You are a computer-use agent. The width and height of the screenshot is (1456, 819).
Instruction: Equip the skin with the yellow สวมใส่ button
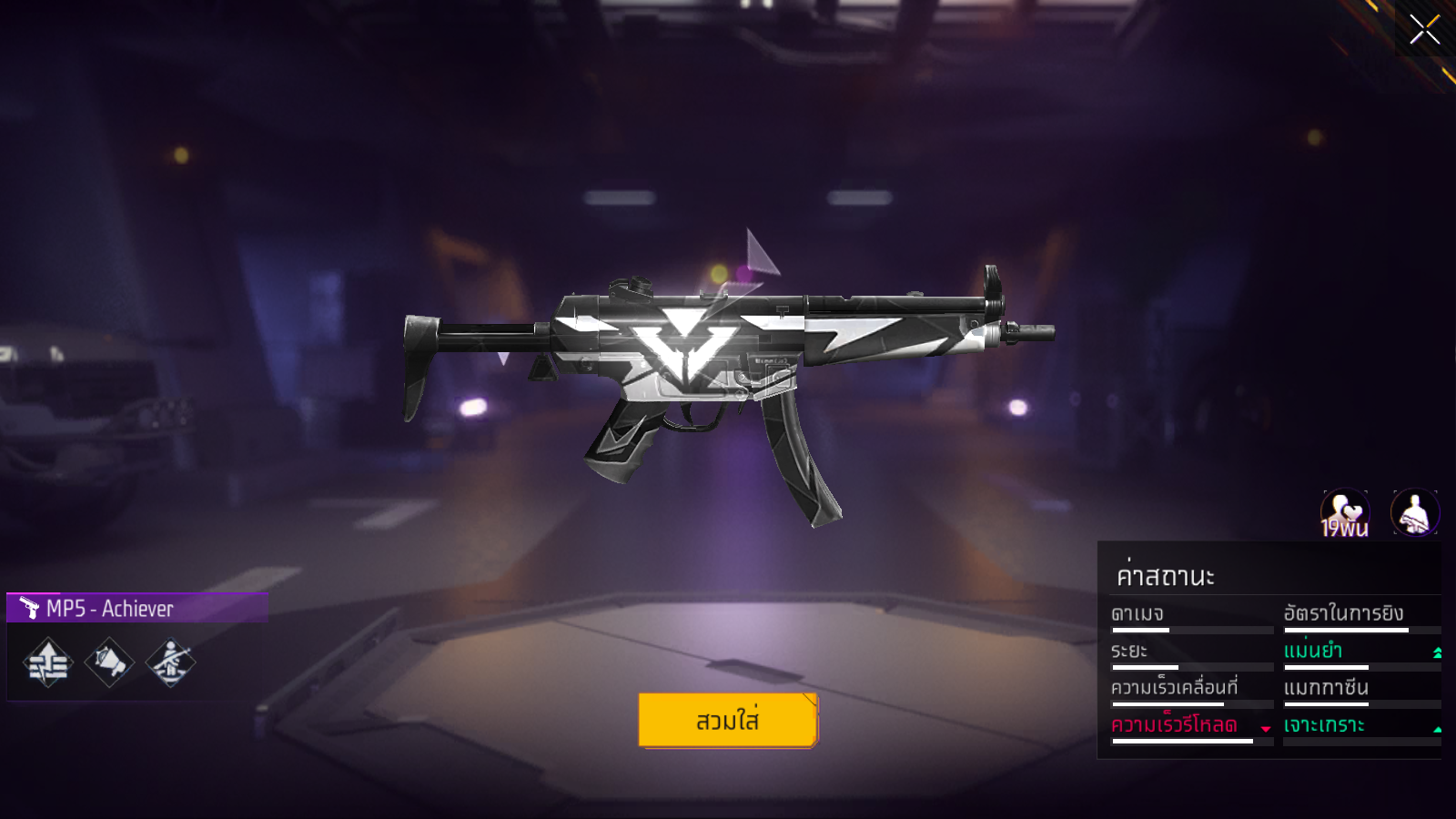point(728,721)
